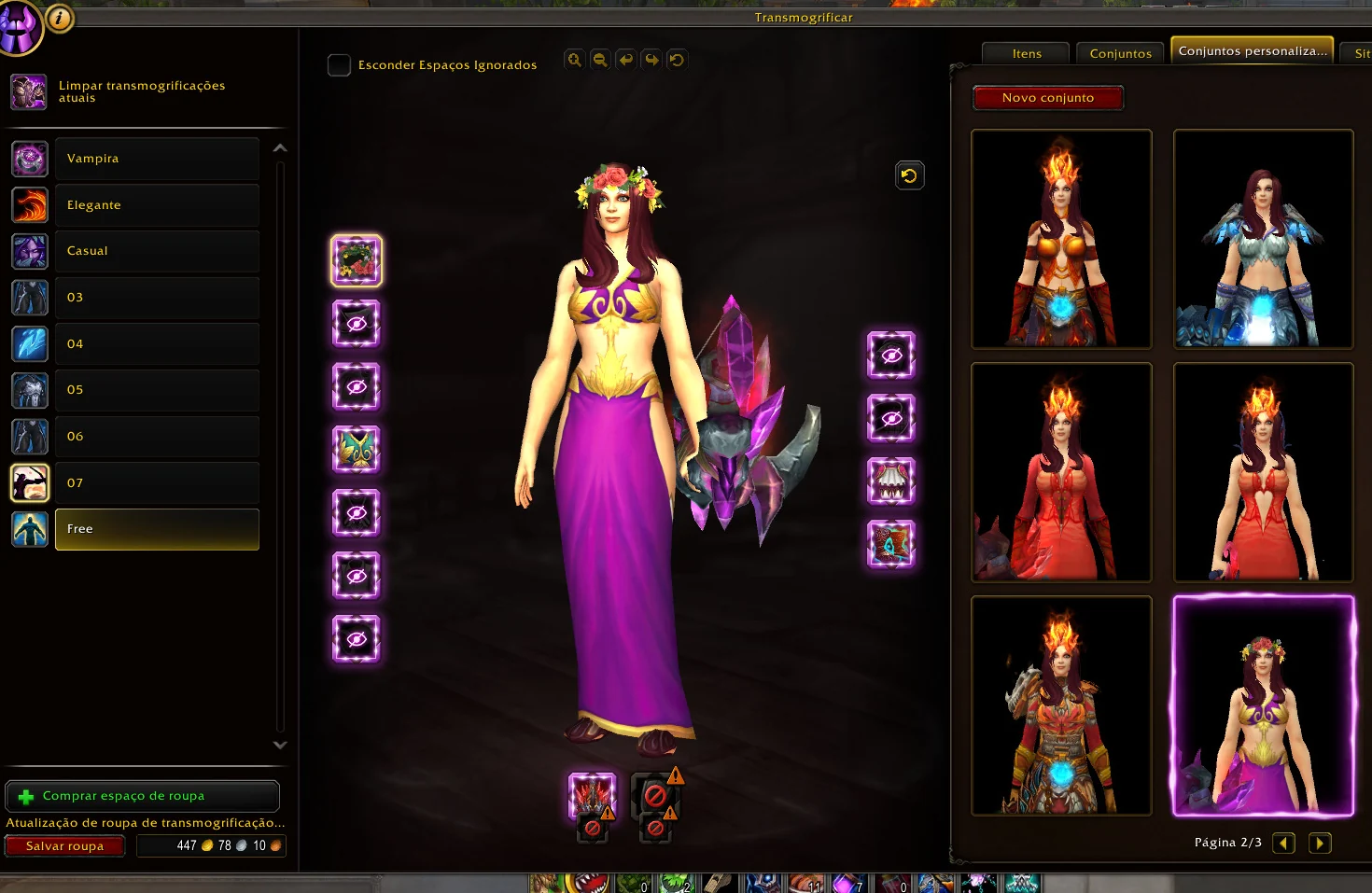This screenshot has width=1372, height=893.
Task: Rotate the character model left
Action: pyautogui.click(x=624, y=59)
